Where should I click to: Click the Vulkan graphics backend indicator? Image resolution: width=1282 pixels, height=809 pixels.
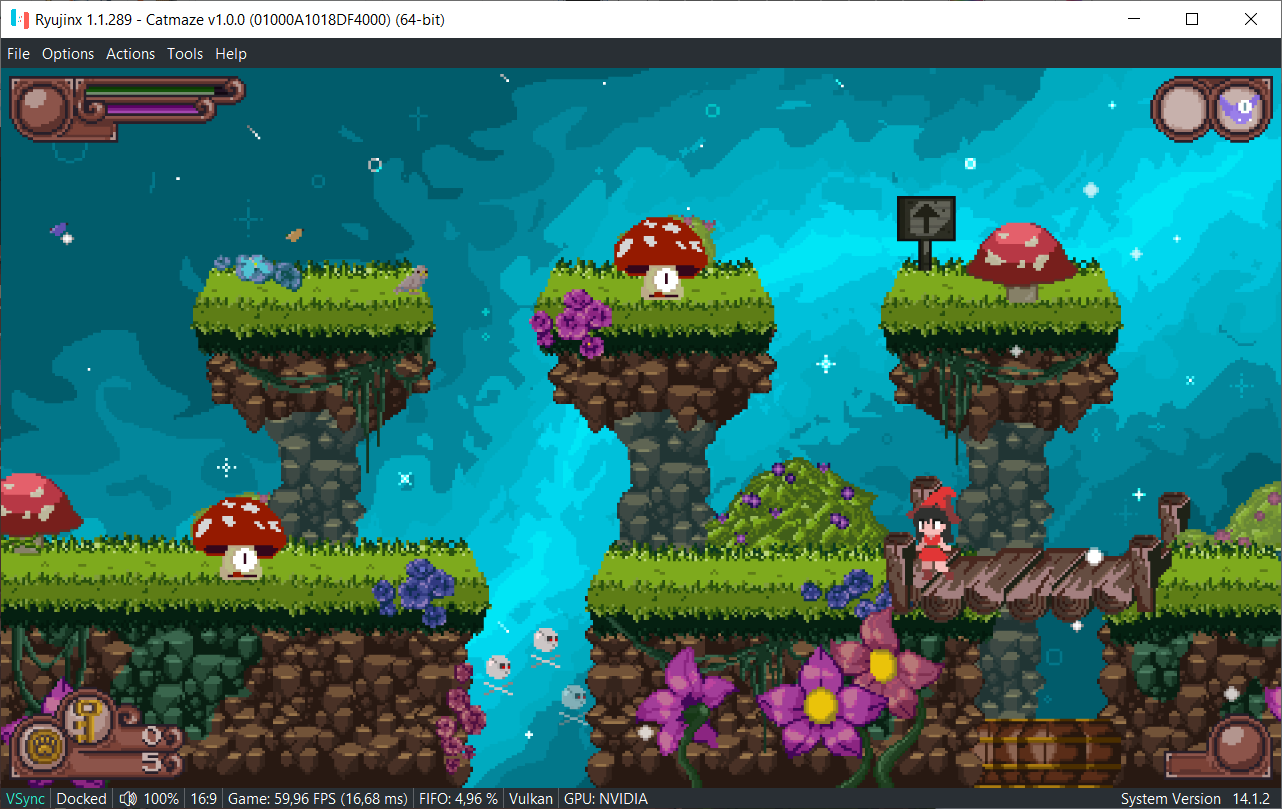point(530,798)
